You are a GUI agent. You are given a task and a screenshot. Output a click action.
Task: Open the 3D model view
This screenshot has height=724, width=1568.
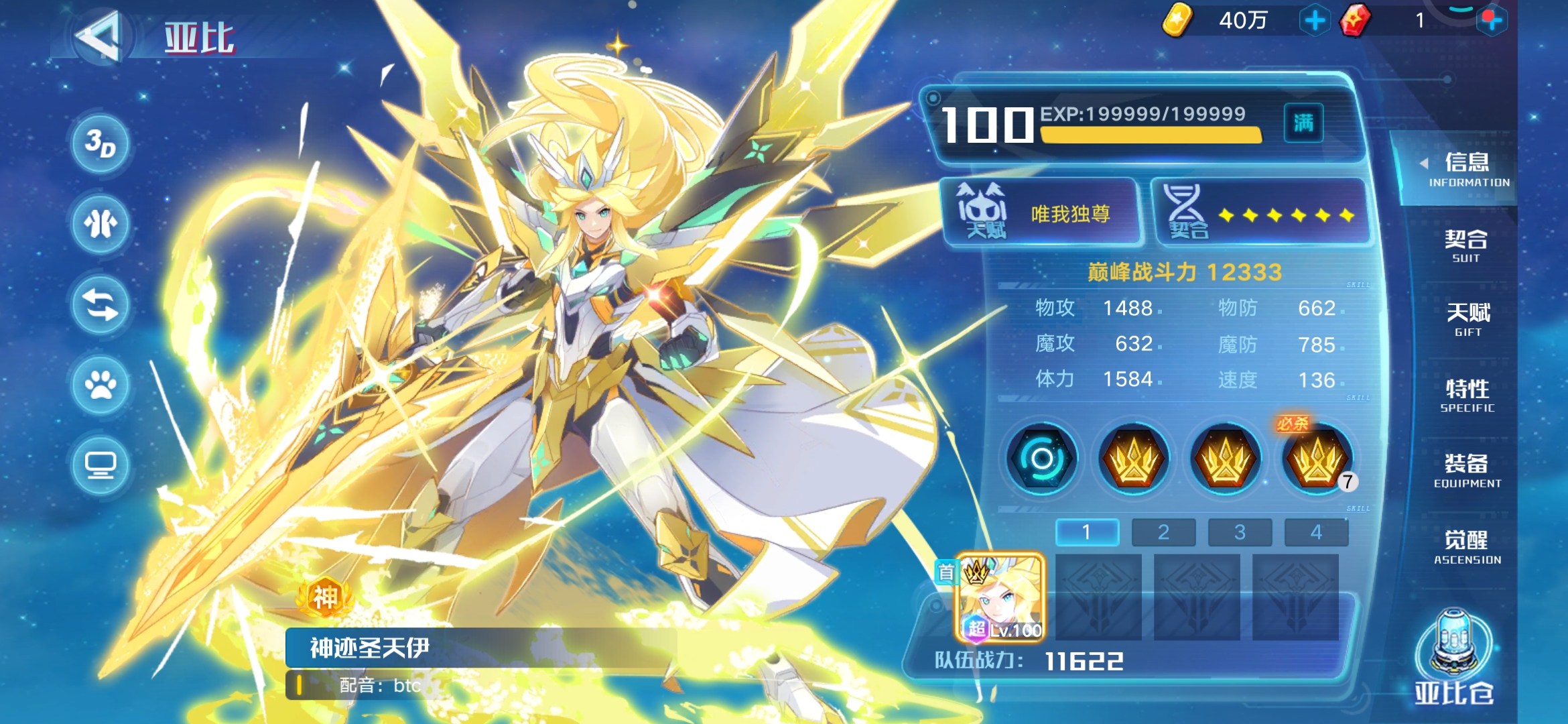coord(101,143)
